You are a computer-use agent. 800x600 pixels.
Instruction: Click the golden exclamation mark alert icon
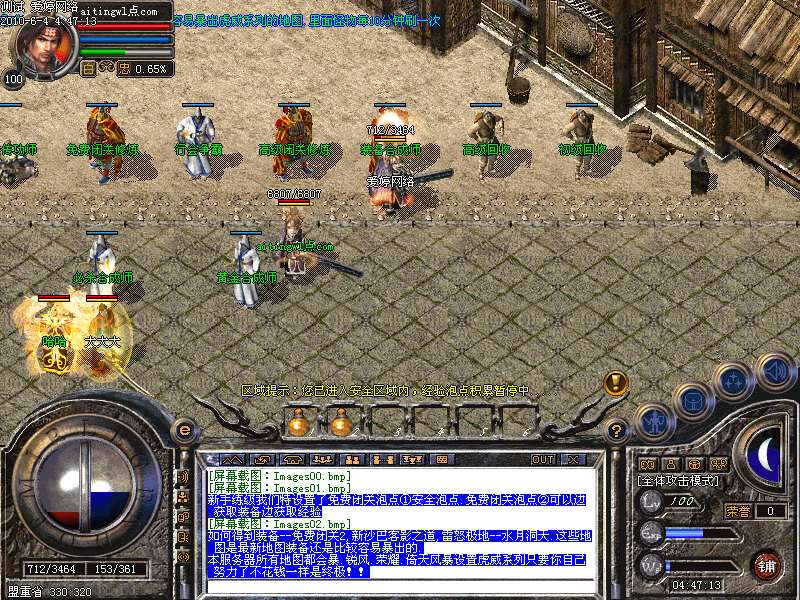click(x=616, y=383)
